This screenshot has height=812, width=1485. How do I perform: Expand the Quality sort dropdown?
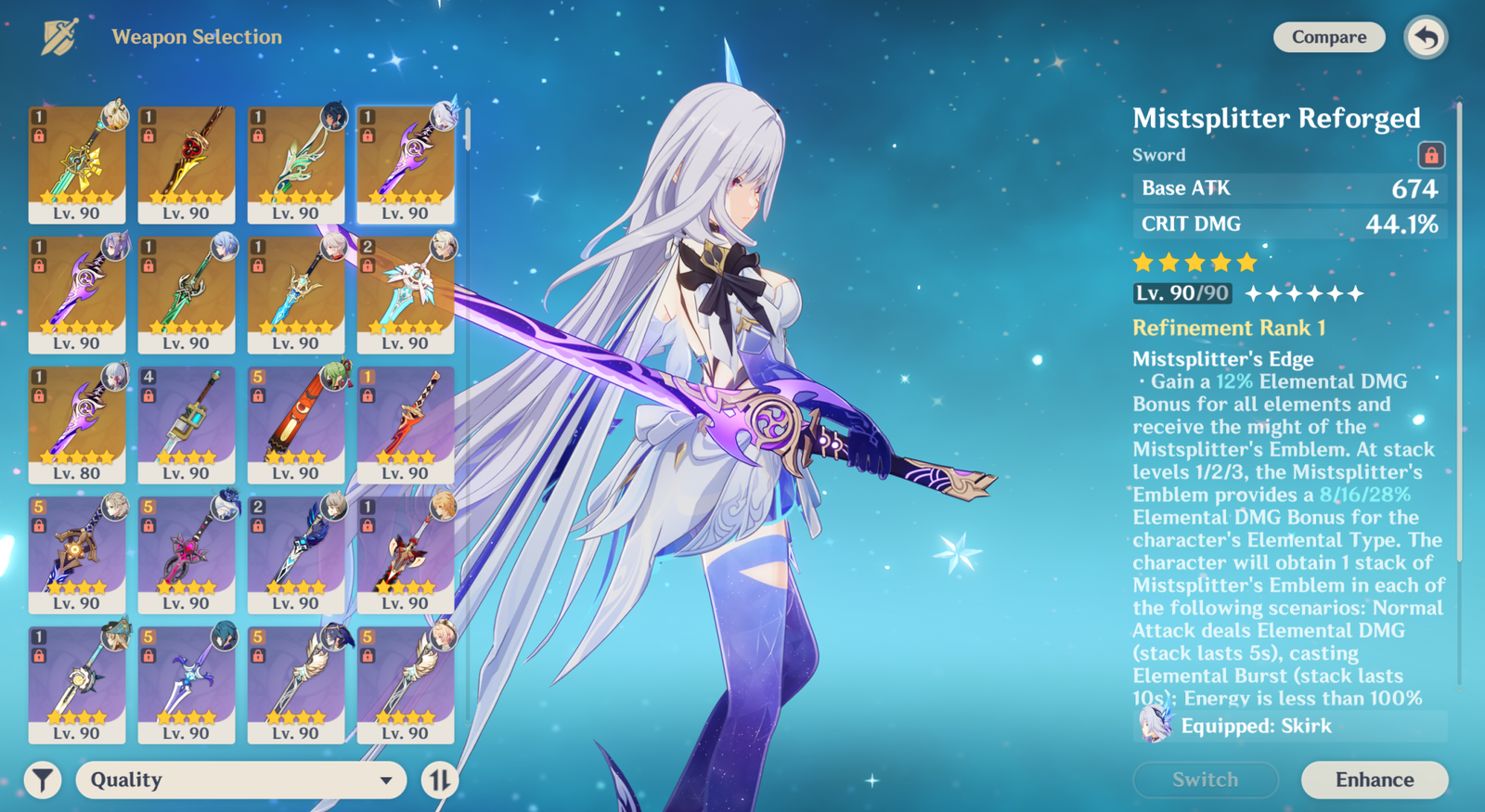click(241, 780)
